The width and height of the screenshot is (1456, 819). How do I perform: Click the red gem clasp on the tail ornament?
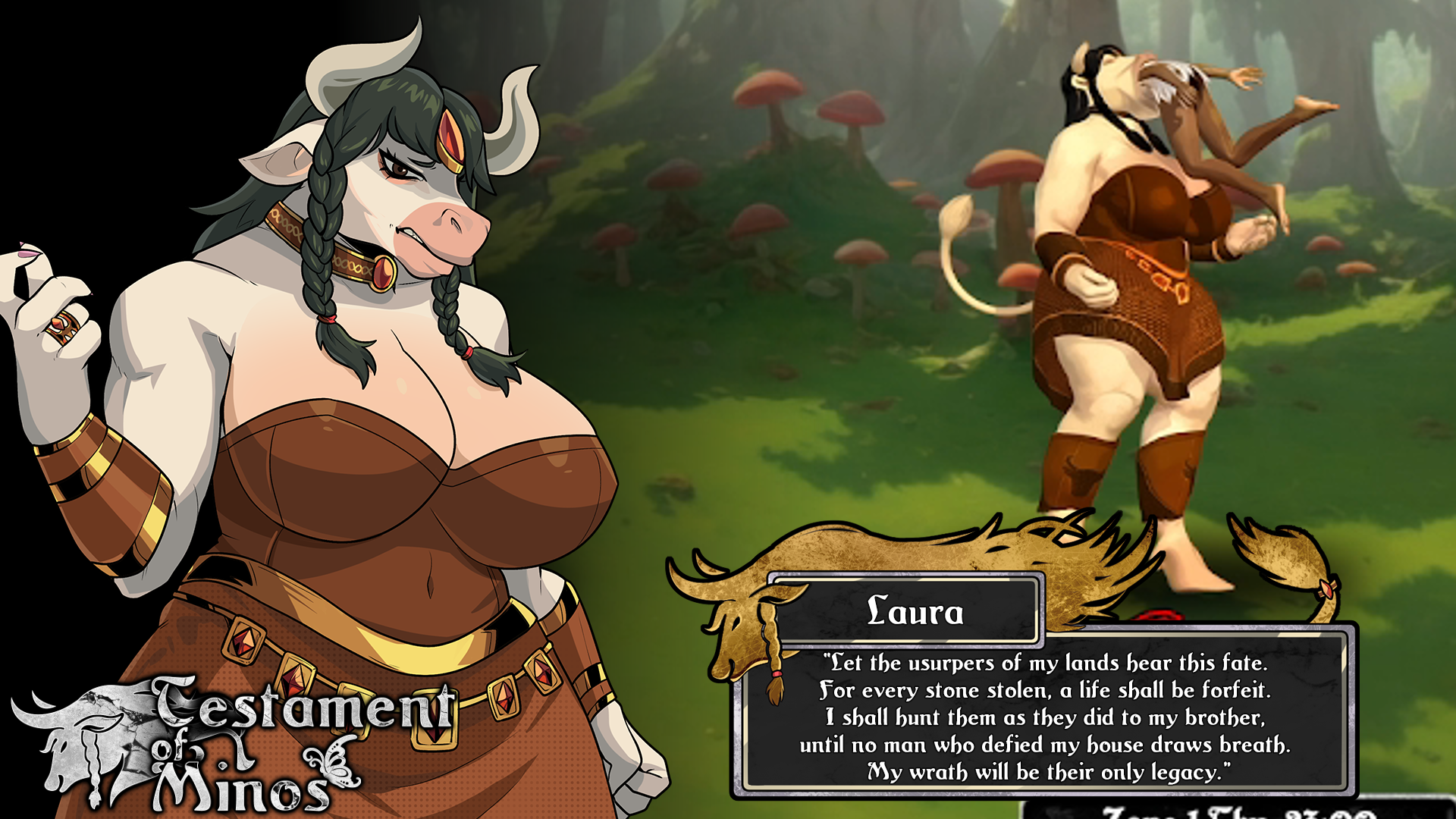coord(1327,589)
